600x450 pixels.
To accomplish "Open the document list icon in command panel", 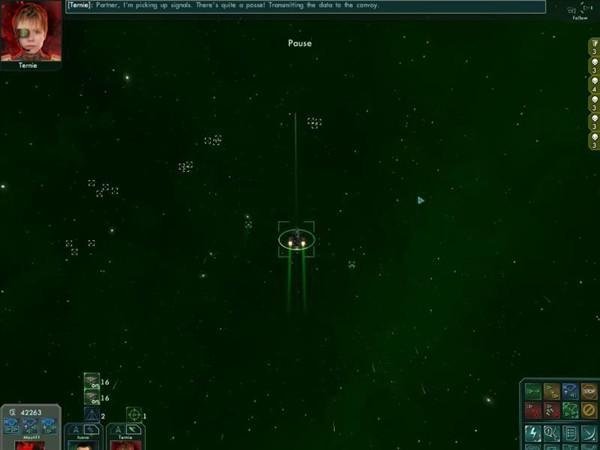I will click(570, 432).
